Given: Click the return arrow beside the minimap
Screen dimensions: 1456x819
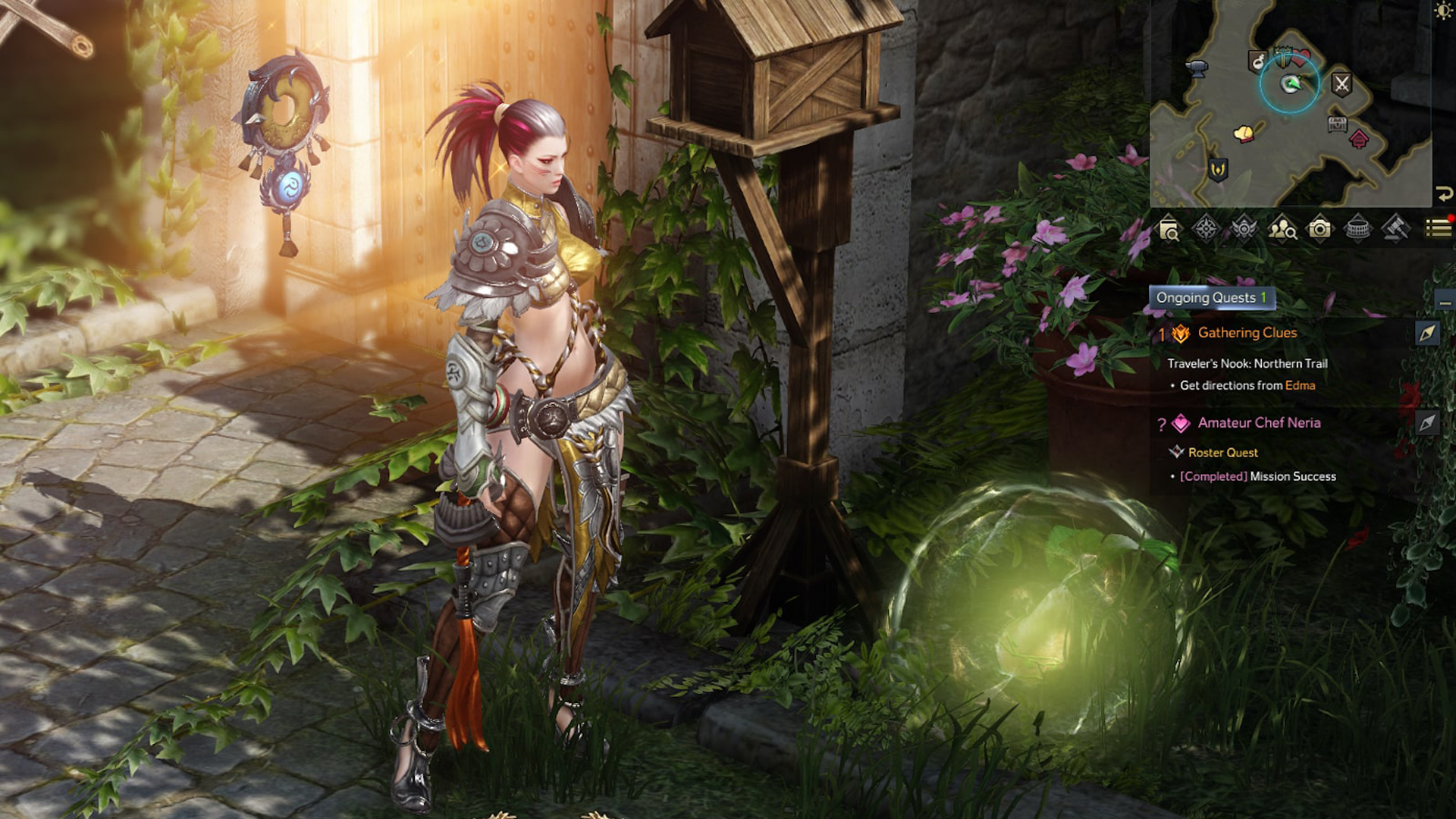Looking at the screenshot, I should click(x=1444, y=193).
